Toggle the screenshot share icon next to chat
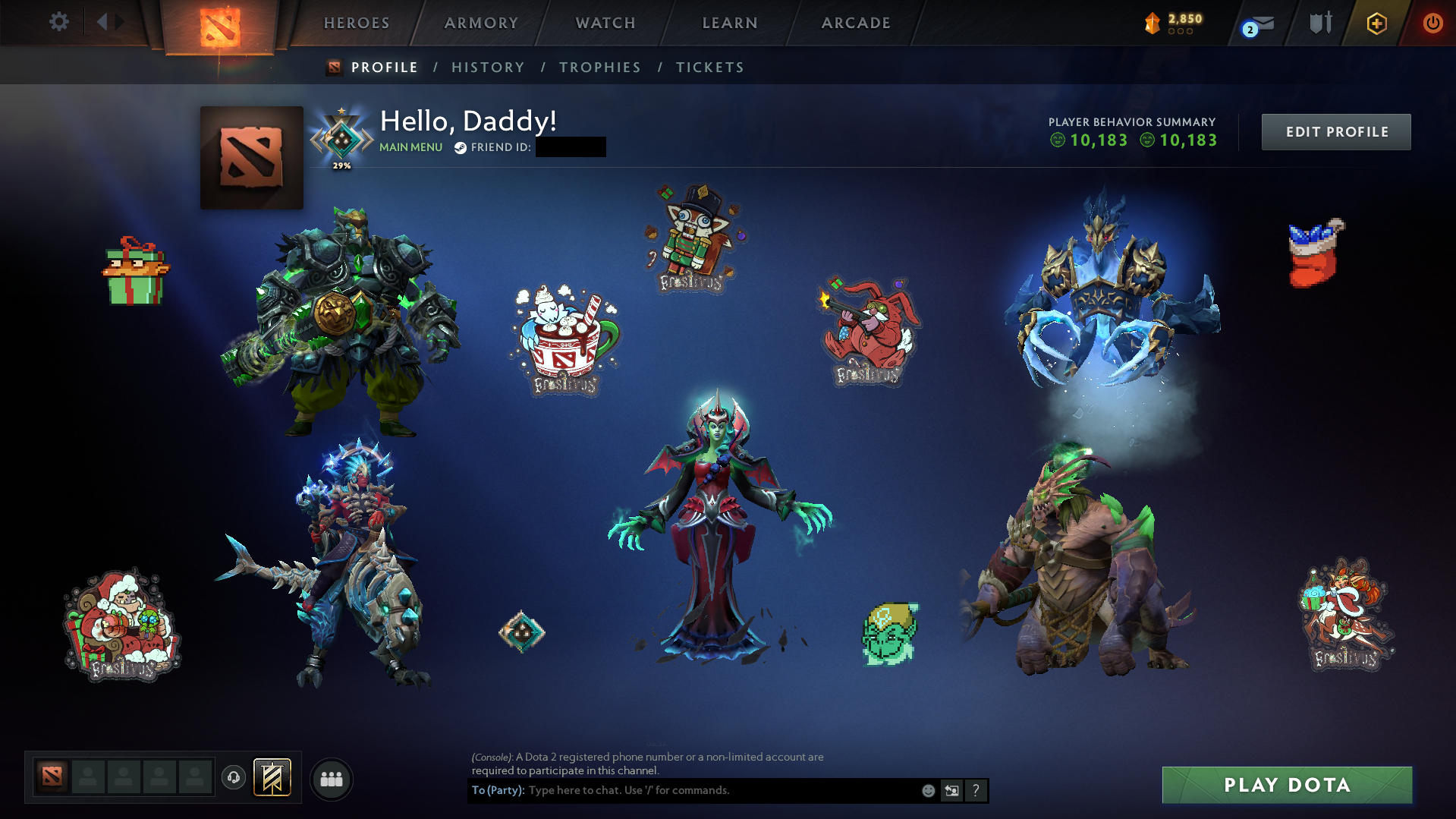The width and height of the screenshot is (1456, 819). tap(951, 790)
